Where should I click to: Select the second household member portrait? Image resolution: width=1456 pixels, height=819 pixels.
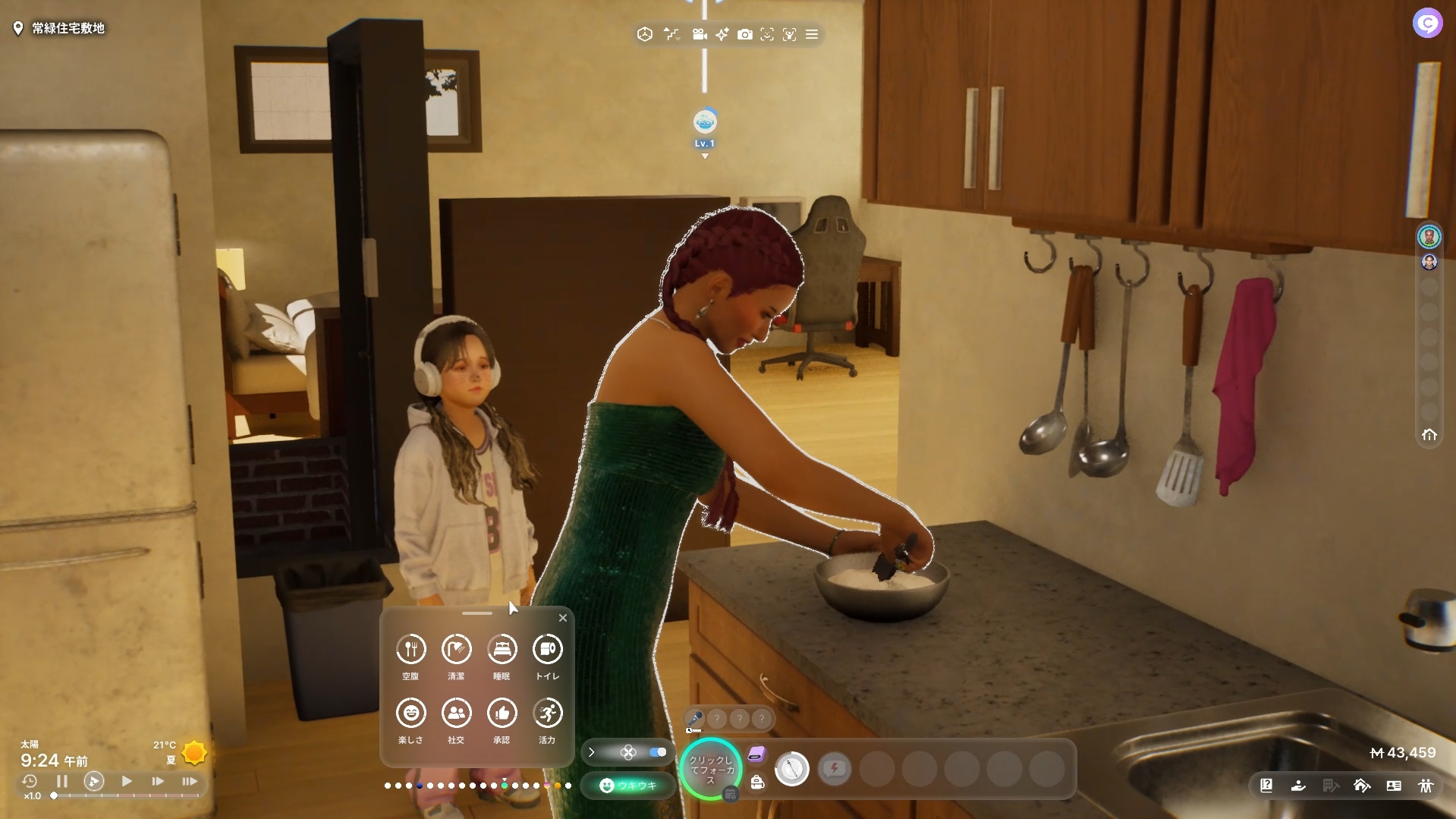point(1429,263)
